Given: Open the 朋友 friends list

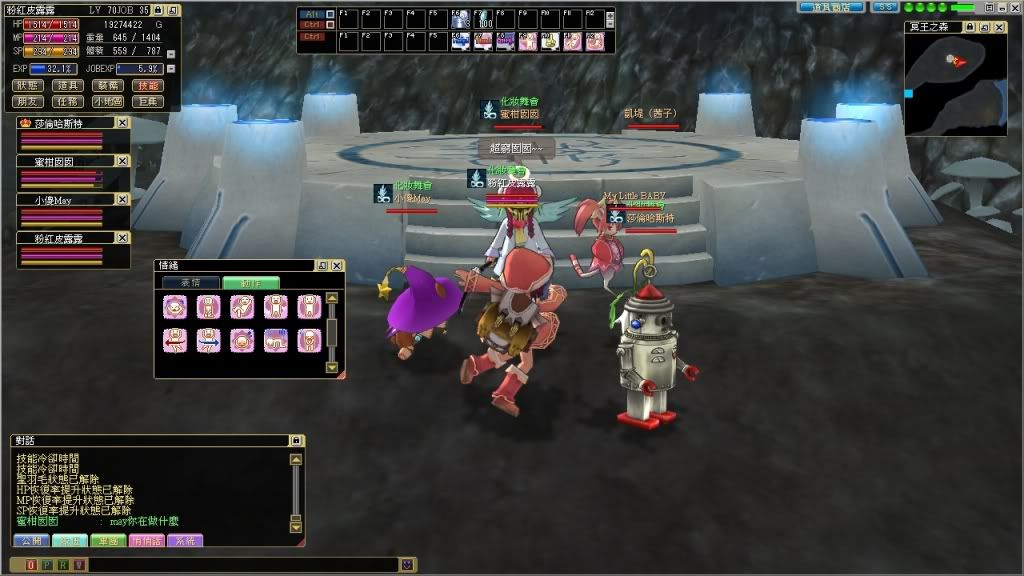Looking at the screenshot, I should tap(29, 101).
